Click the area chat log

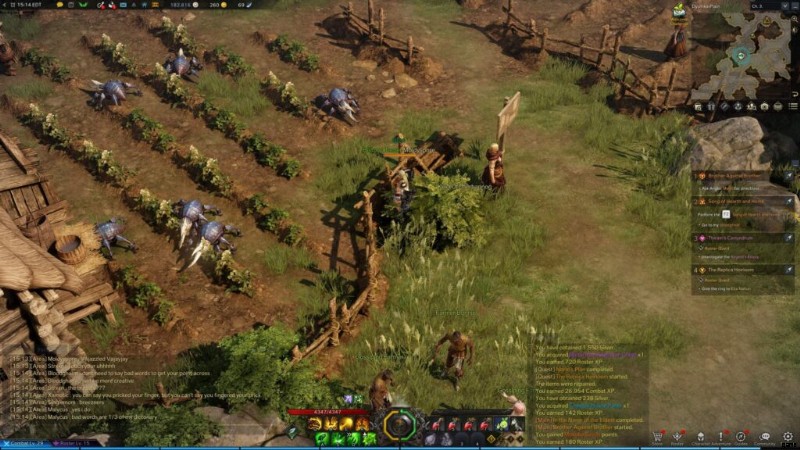point(130,393)
